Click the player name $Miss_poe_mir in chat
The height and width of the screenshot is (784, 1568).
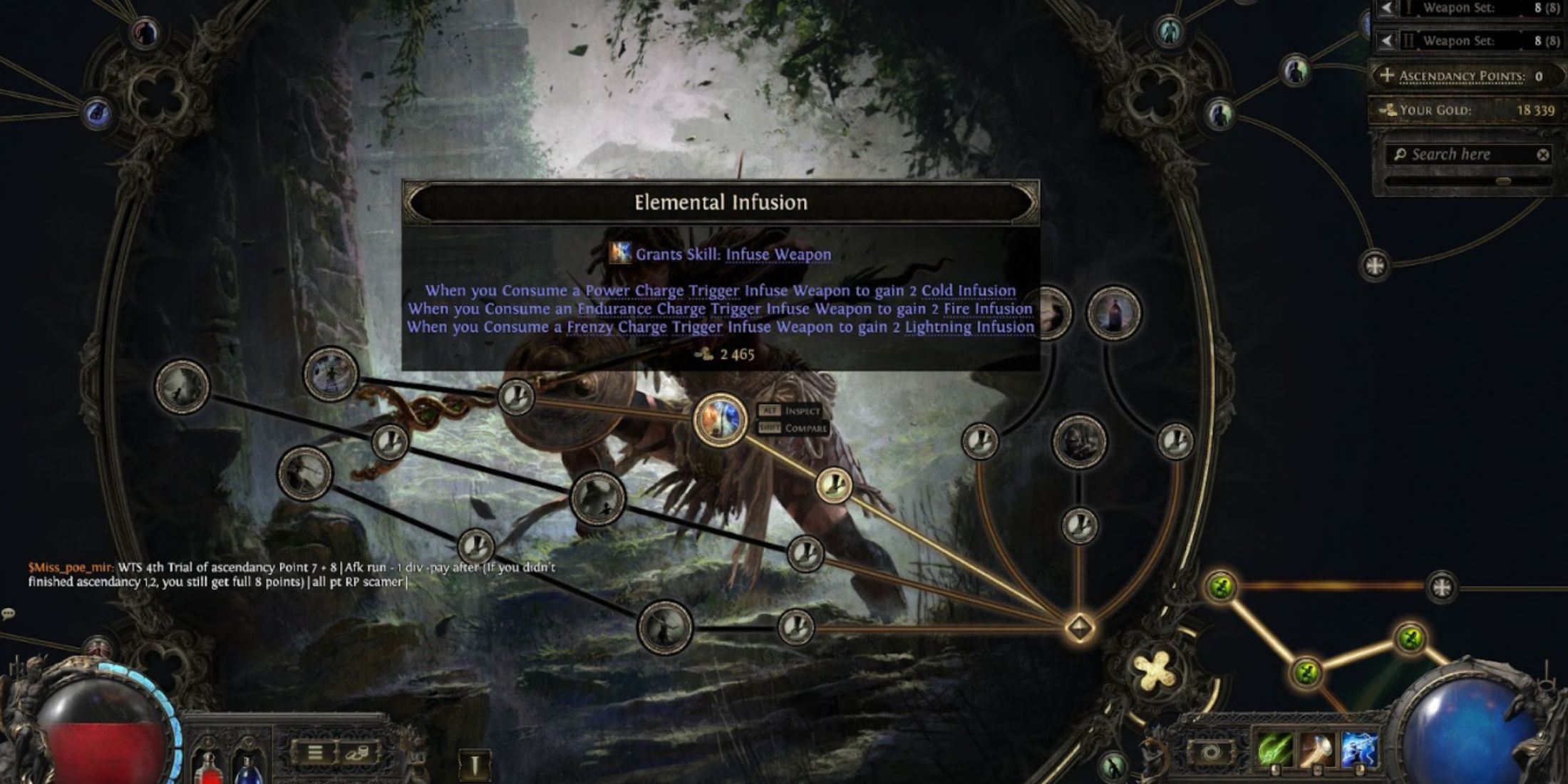tap(70, 567)
